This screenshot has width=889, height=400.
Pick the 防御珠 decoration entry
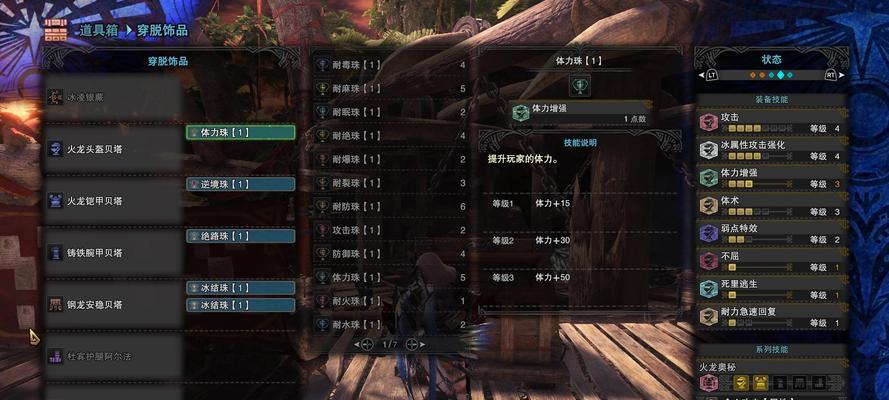(x=390, y=253)
